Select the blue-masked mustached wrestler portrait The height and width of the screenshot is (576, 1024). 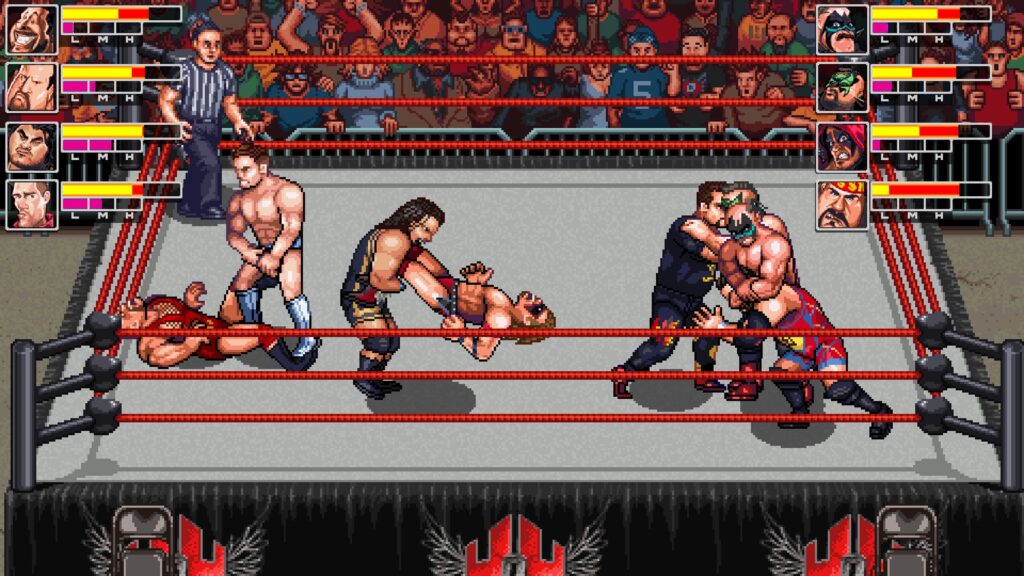tap(841, 29)
